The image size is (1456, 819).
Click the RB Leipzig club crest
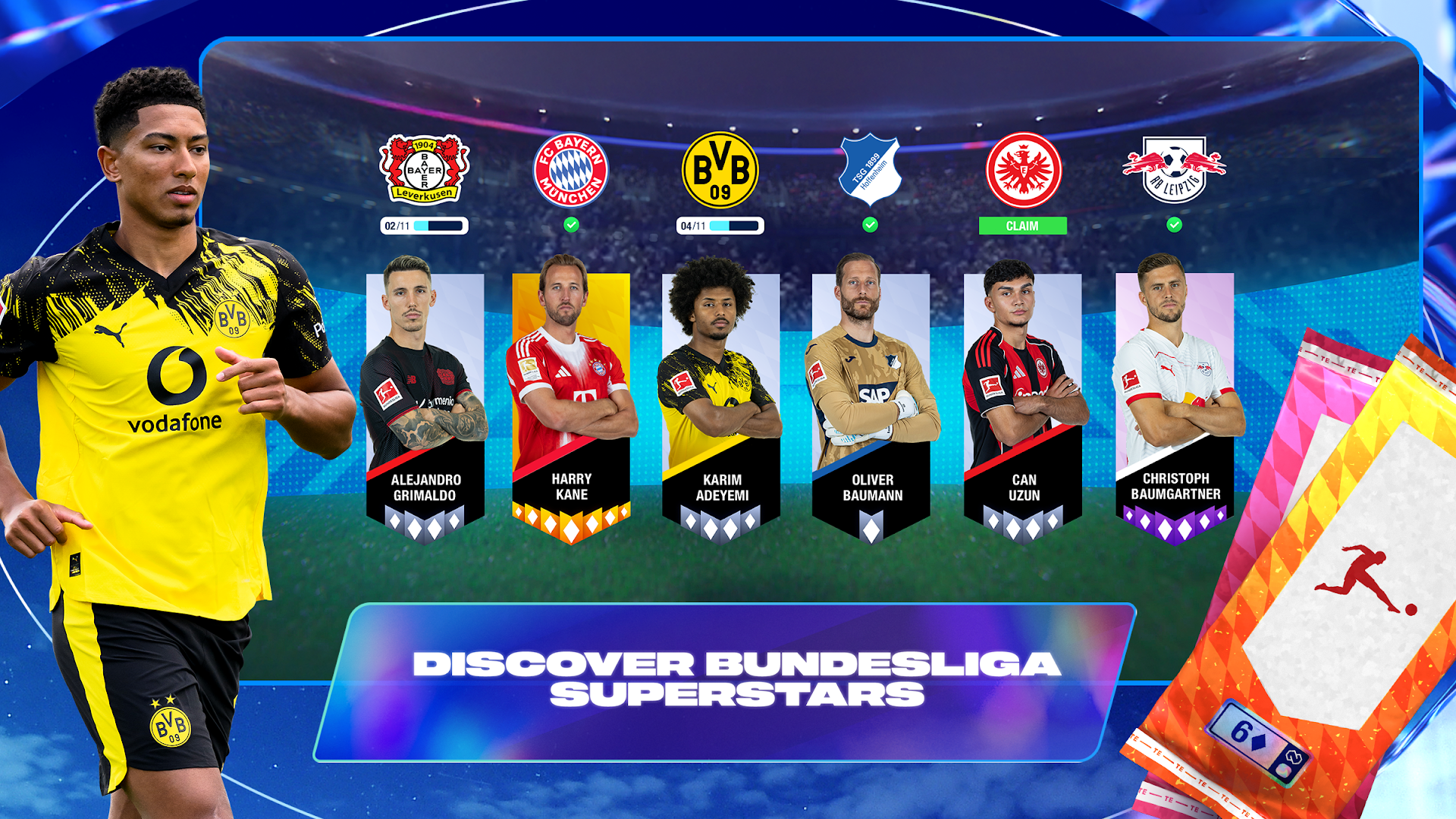(1175, 168)
